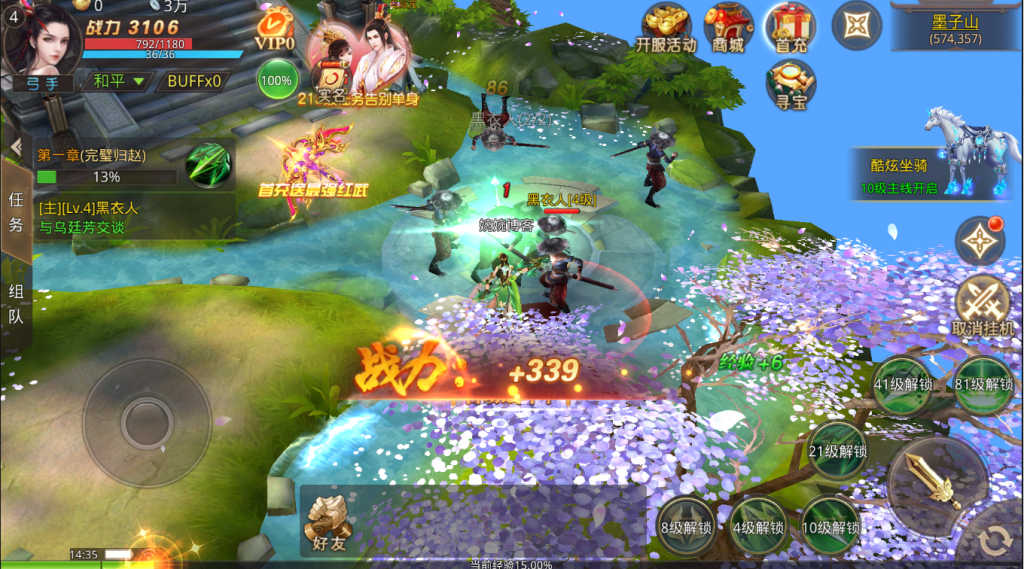Image resolution: width=1024 pixels, height=569 pixels.
Task: Open the 寻宝 treasure hunt
Action: point(791,85)
